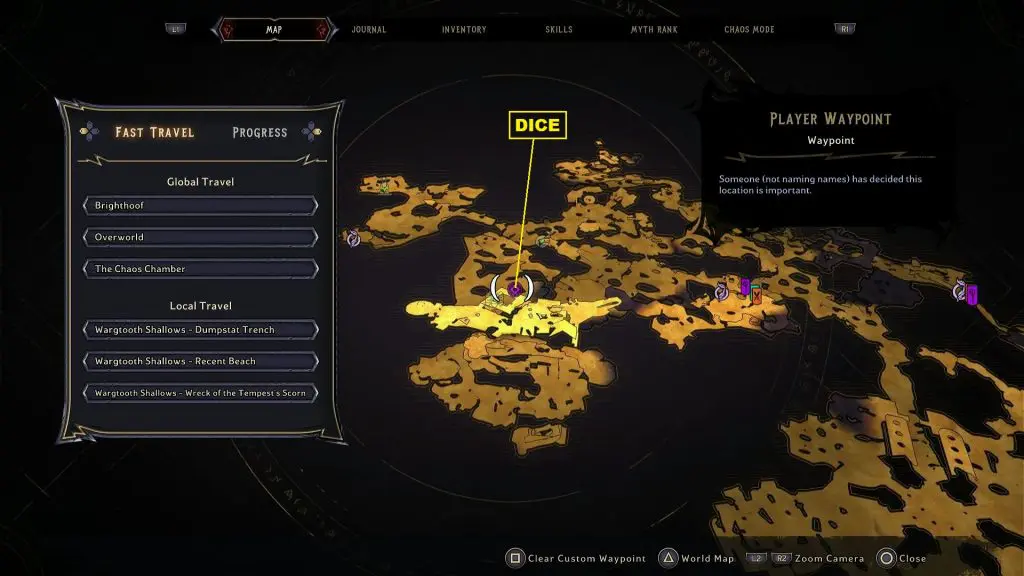Switch to Chaos Mode tab
1024x576 pixels.
pos(750,30)
